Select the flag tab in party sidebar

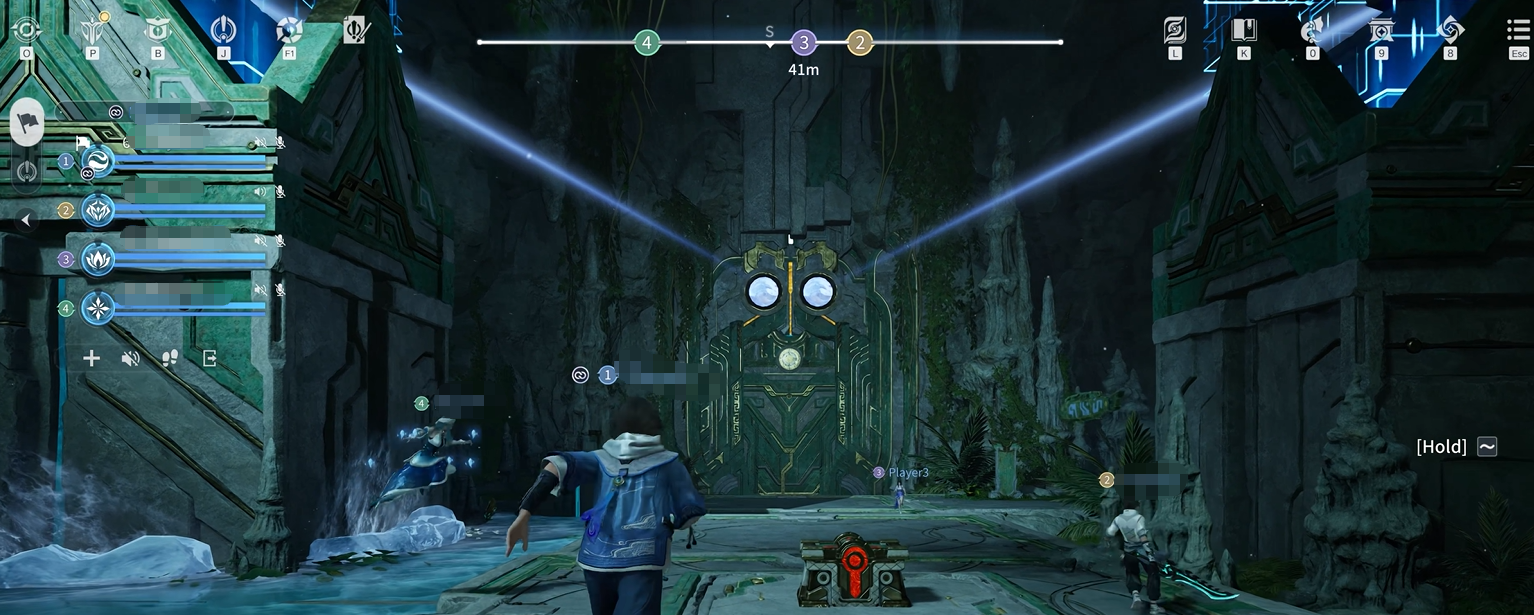pyautogui.click(x=27, y=120)
